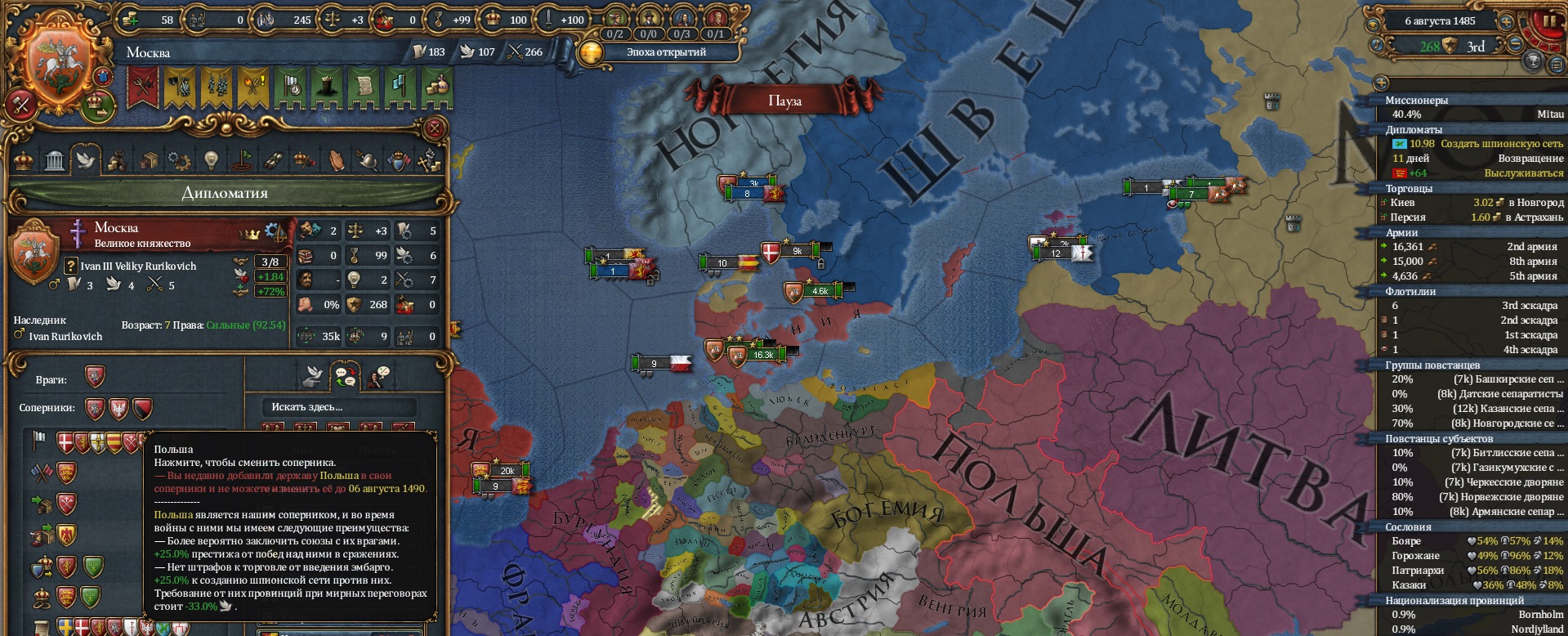Screen dimensions: 1568x636
Task: Toggle the dove diplomatic offers filter
Action: [x=313, y=376]
